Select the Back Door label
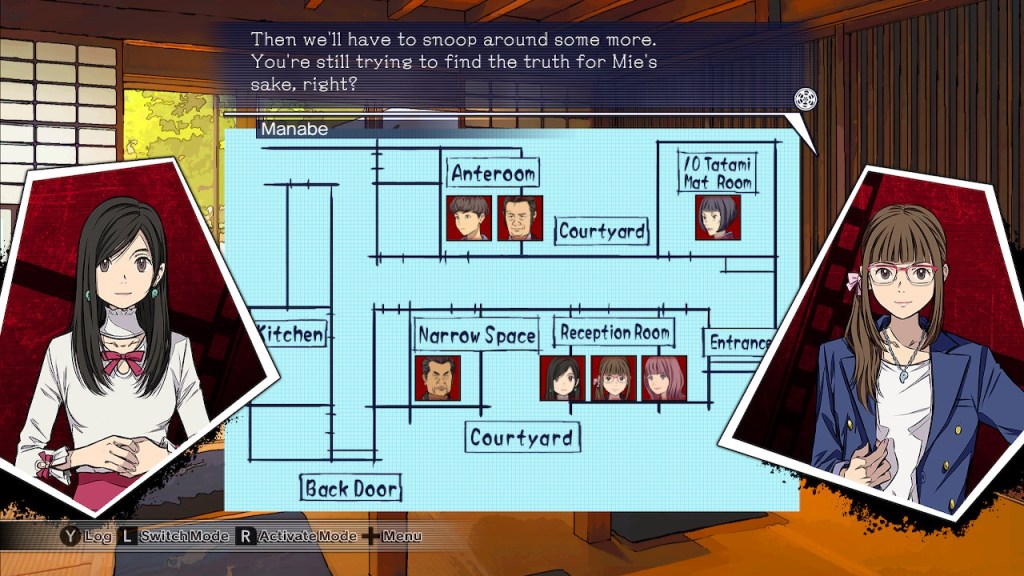 [351, 489]
